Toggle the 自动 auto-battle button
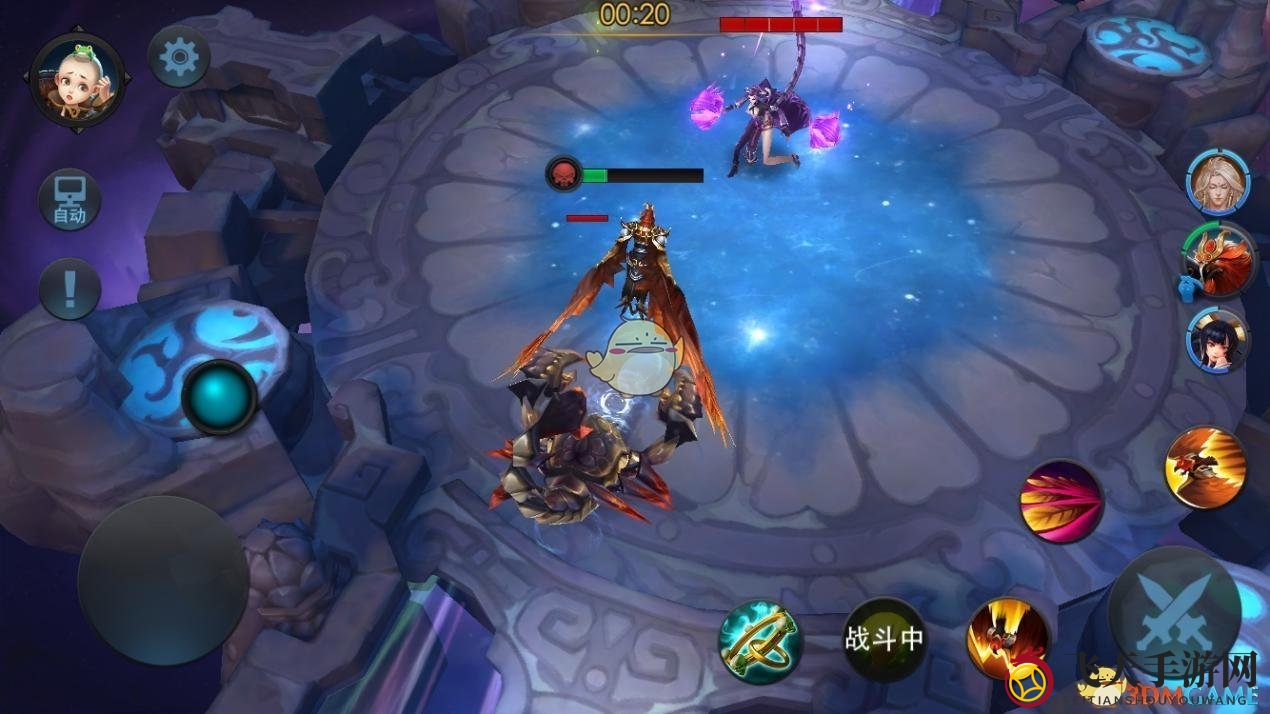1270x714 pixels. click(69, 200)
